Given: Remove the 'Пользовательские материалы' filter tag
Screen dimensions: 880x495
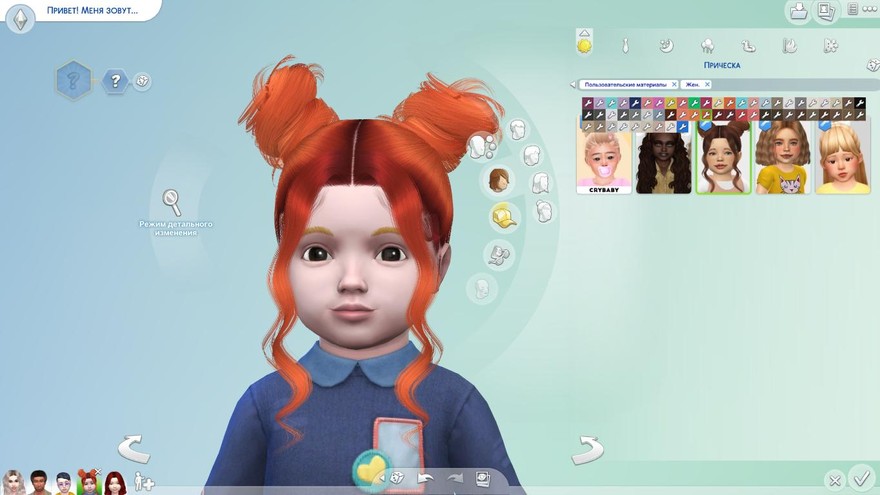Looking at the screenshot, I should point(674,85).
